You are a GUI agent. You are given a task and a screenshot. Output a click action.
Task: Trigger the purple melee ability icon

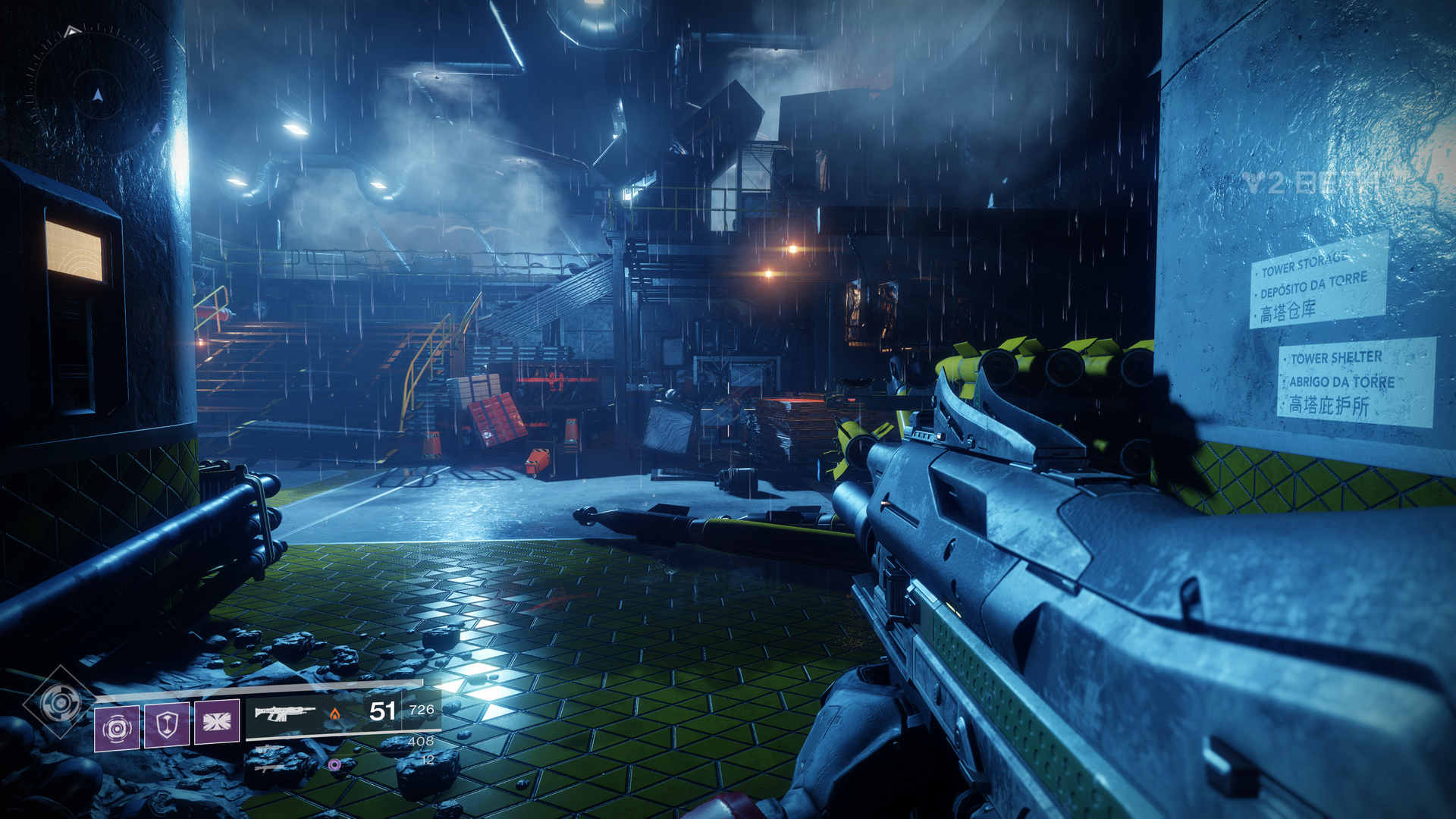coord(217,721)
